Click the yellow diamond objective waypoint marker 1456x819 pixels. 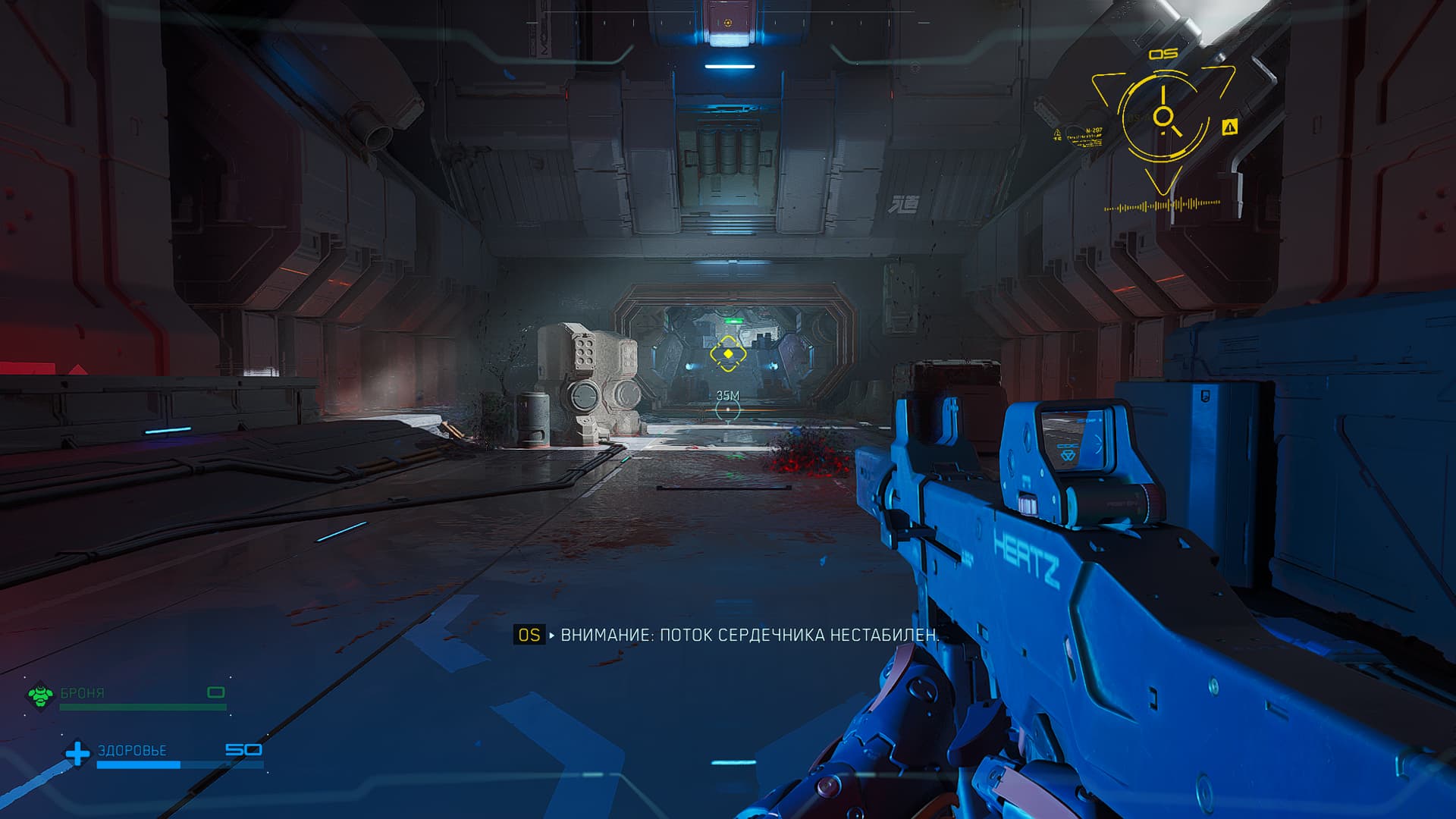click(728, 353)
